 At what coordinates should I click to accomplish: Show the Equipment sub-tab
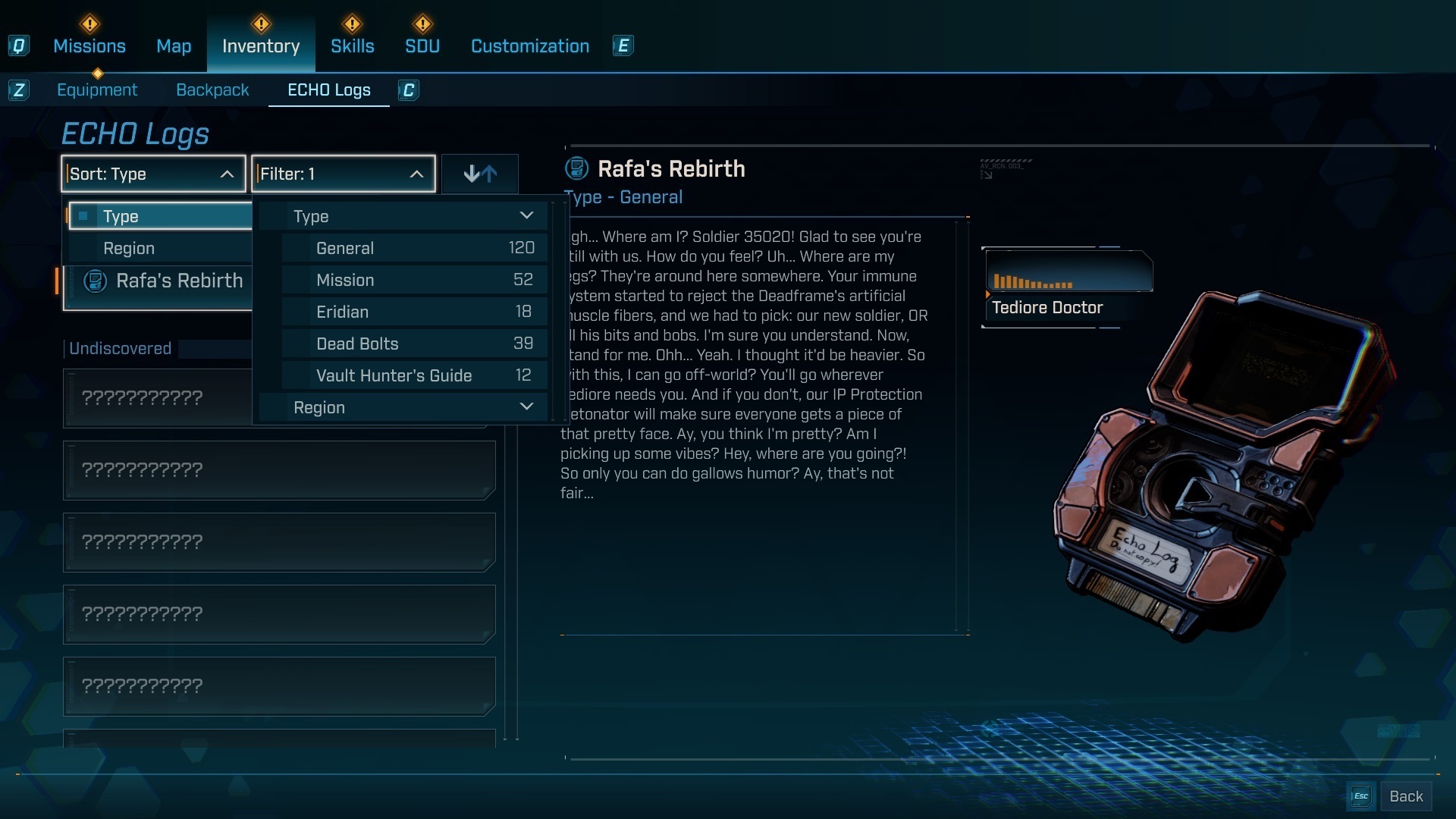tap(97, 90)
